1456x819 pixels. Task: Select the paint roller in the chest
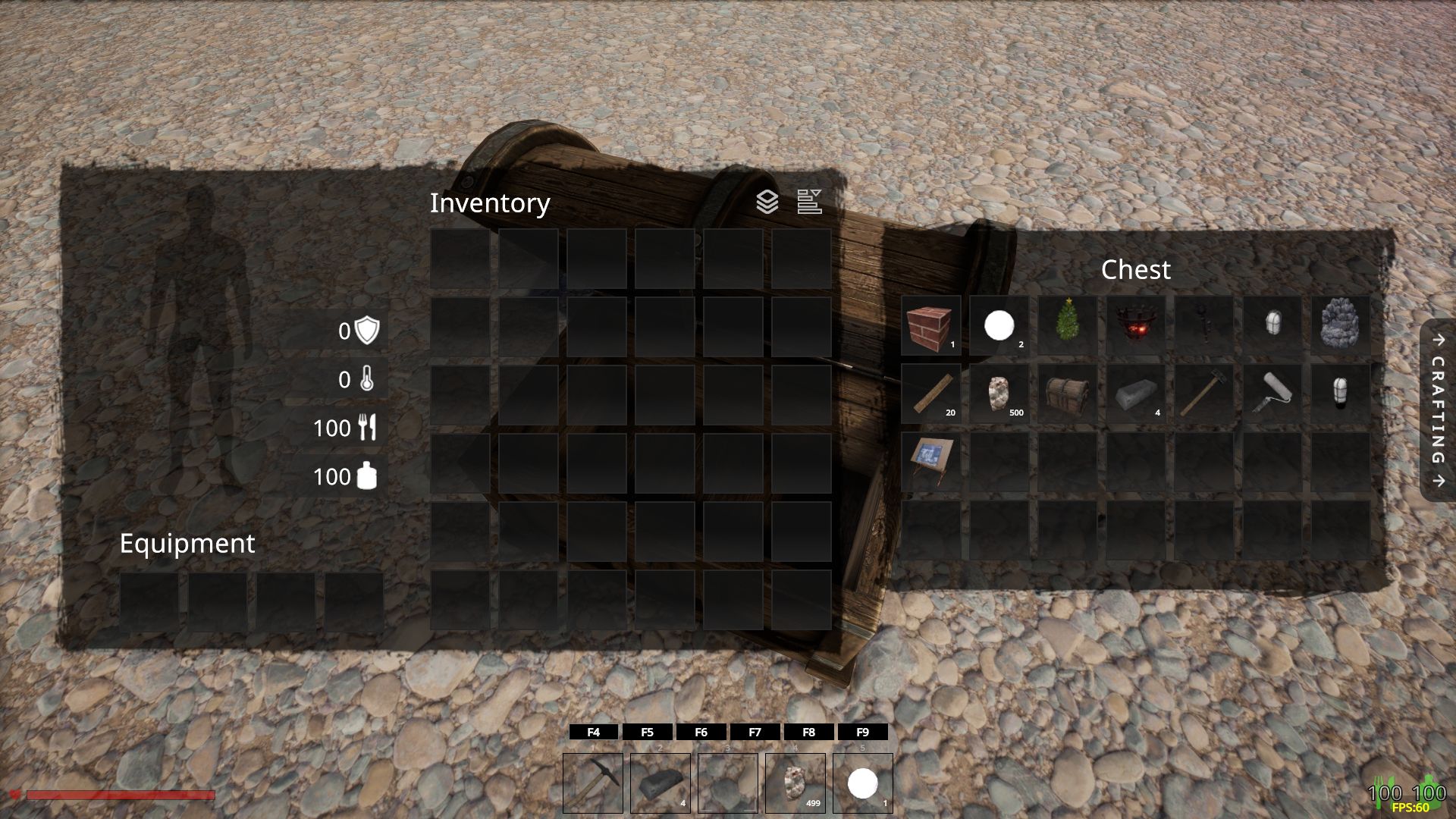point(1272,394)
